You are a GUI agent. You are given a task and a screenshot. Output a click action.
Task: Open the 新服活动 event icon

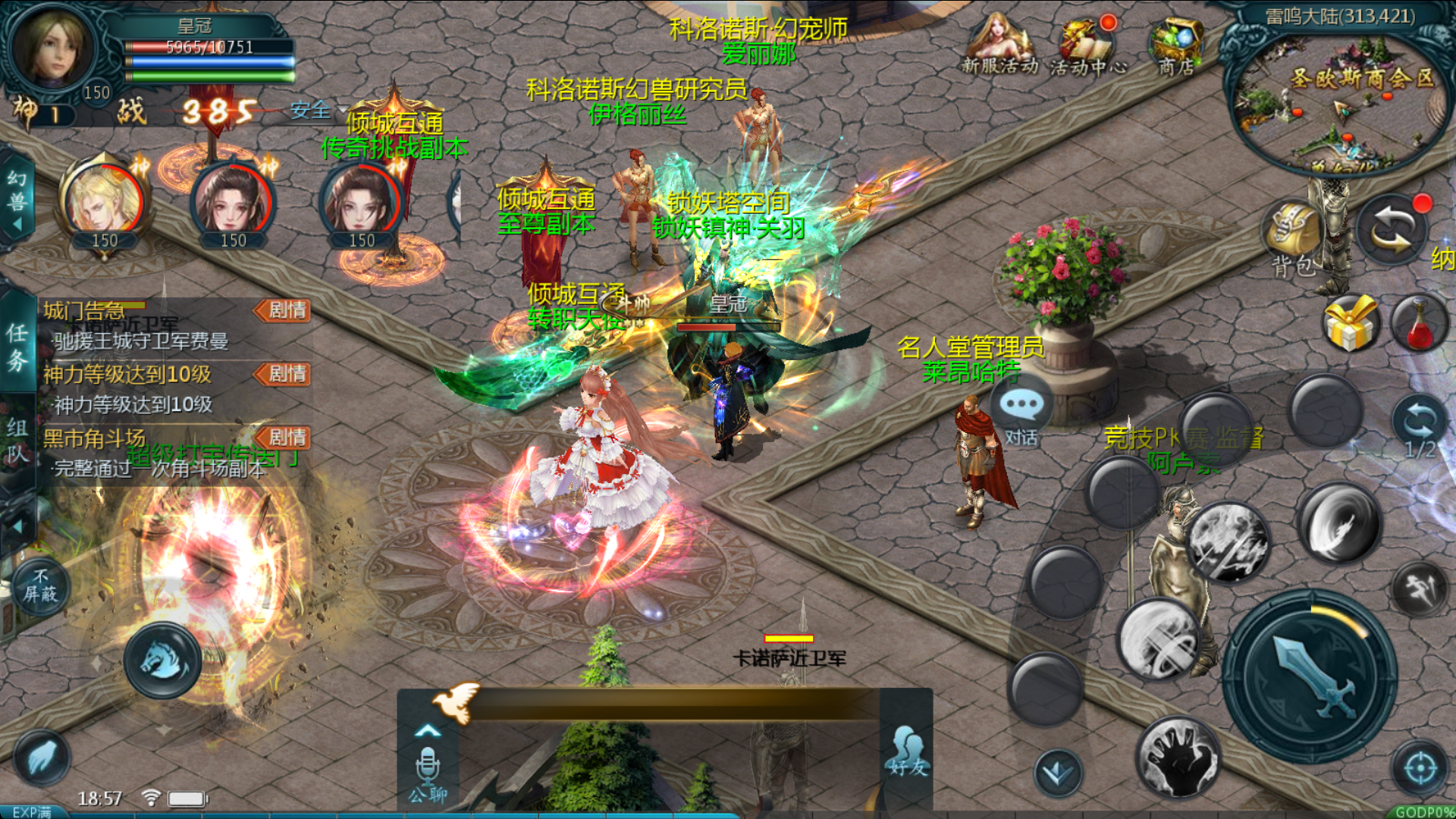999,44
